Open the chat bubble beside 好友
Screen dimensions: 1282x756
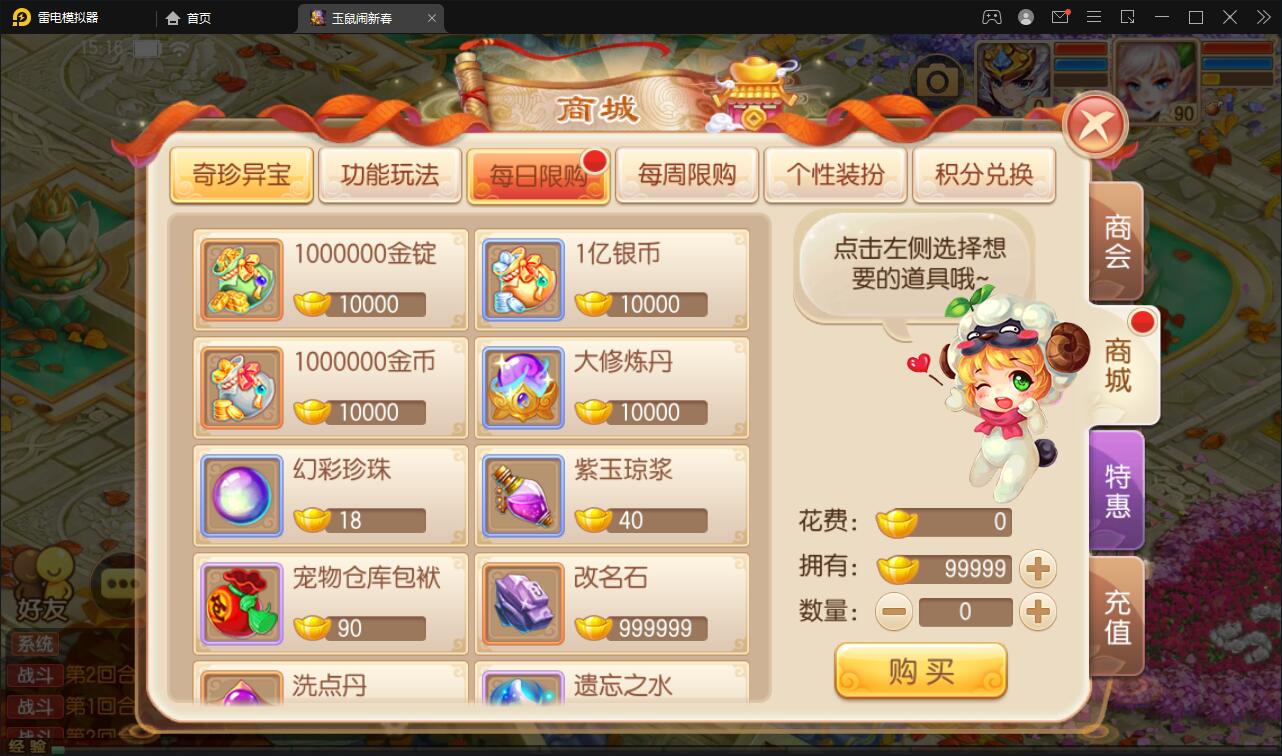(x=120, y=582)
